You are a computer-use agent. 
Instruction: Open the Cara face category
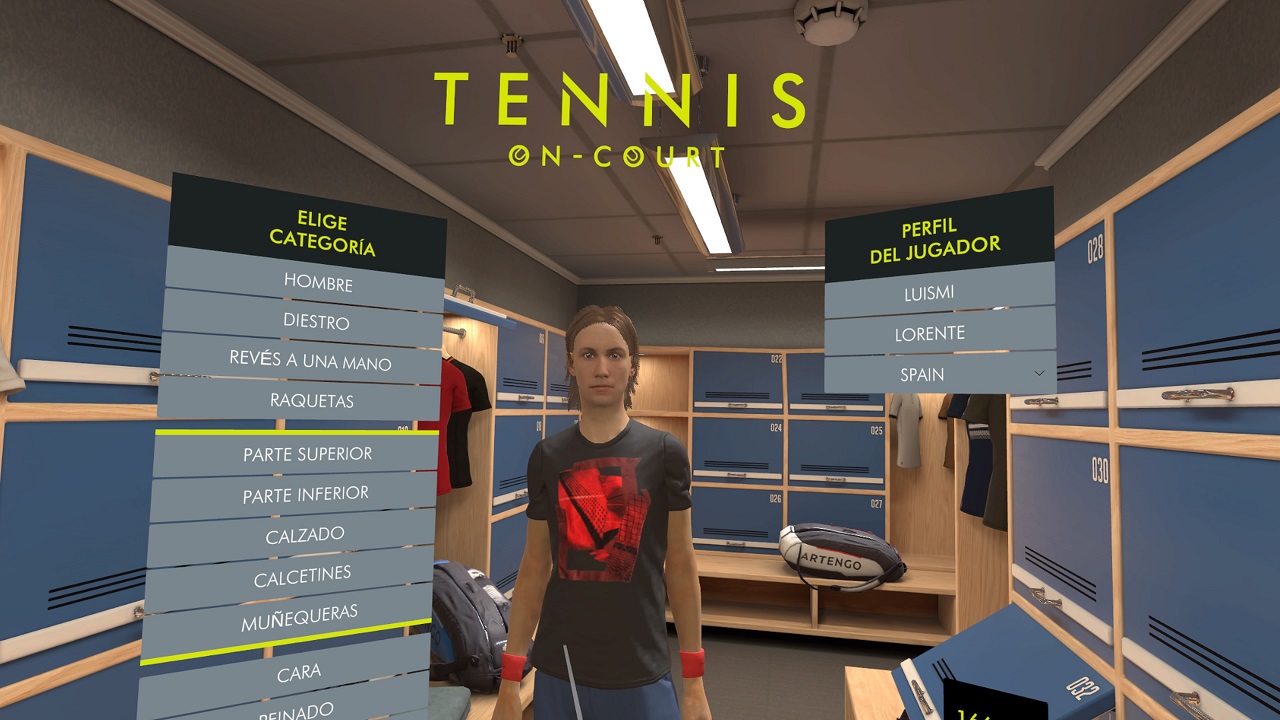tap(298, 673)
